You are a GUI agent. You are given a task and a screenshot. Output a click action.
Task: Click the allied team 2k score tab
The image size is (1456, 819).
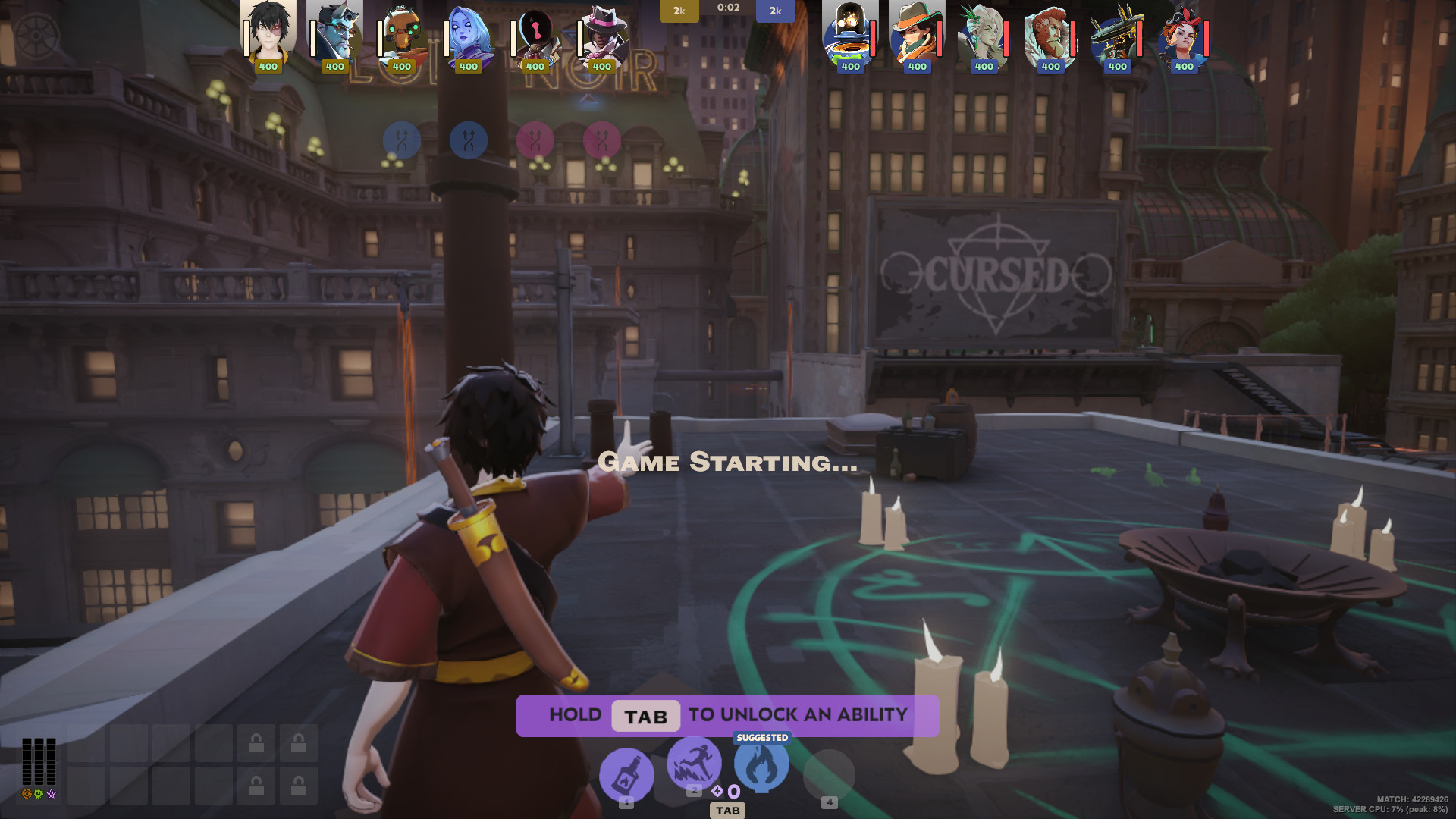[x=679, y=11]
